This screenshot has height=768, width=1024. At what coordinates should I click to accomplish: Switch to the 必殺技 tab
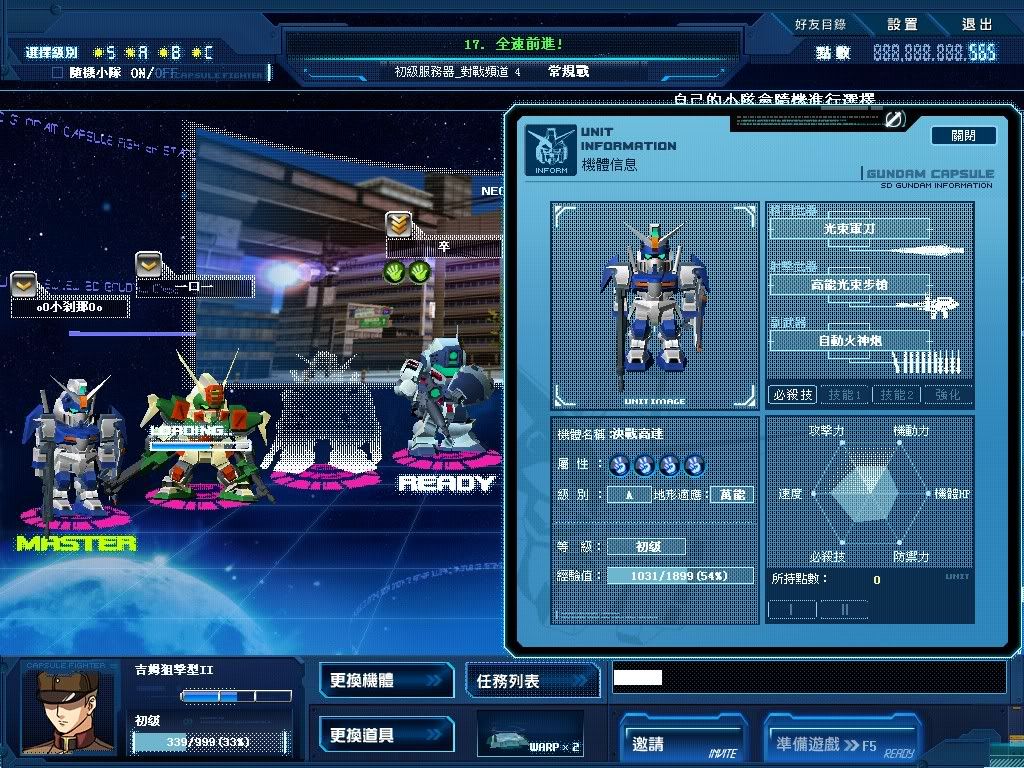coord(792,395)
